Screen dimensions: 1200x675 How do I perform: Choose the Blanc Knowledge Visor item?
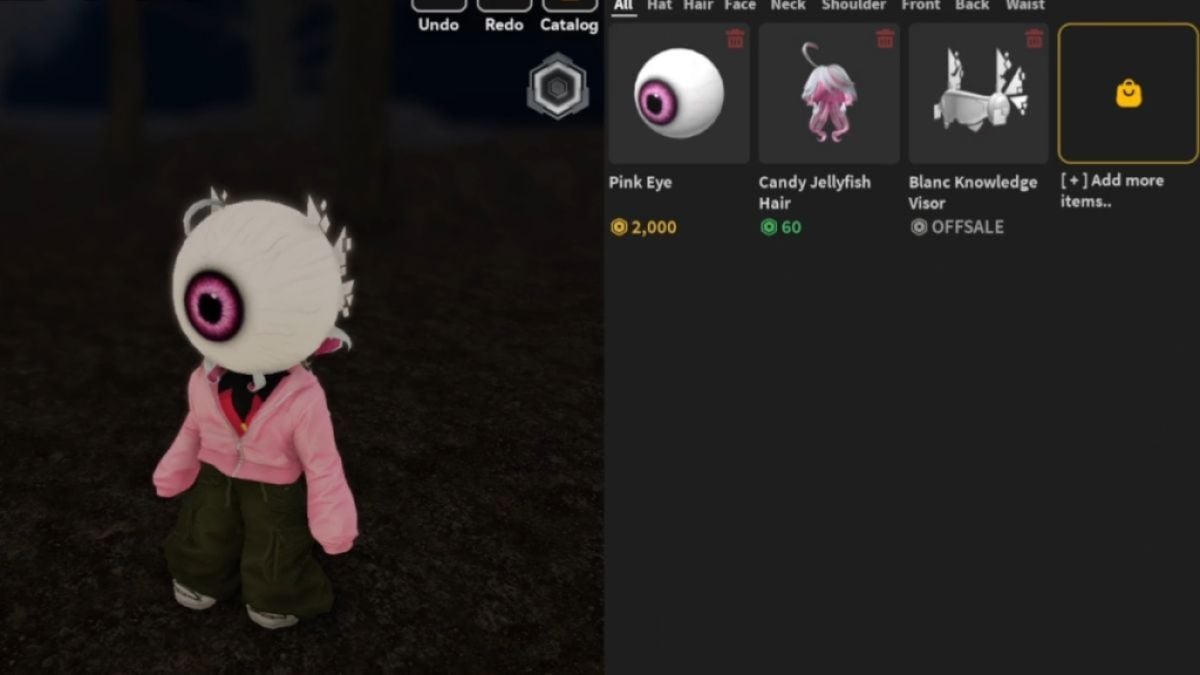click(979, 95)
